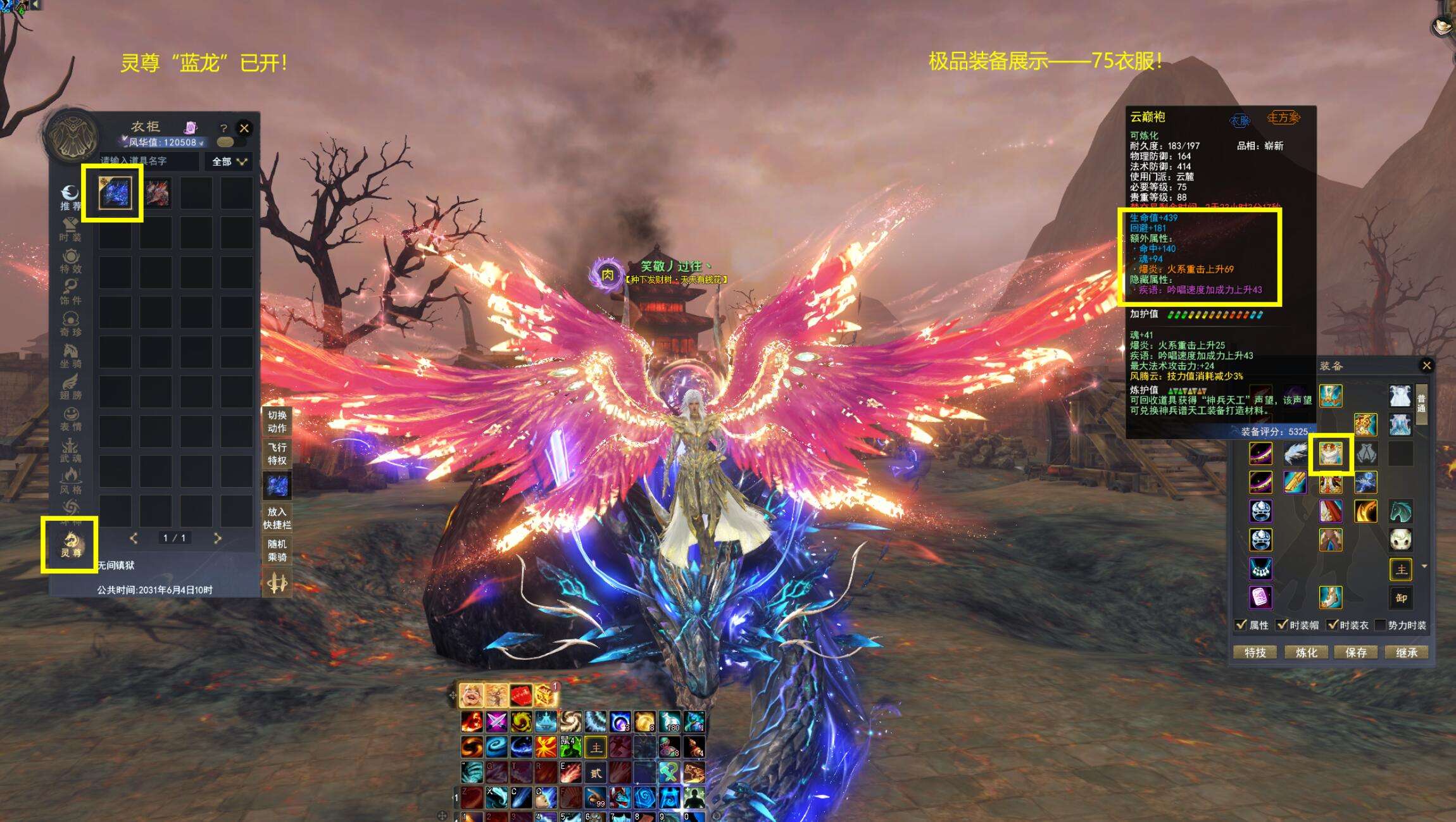Uncheck the 时装帽 checkbox
1456x822 pixels.
1282,625
